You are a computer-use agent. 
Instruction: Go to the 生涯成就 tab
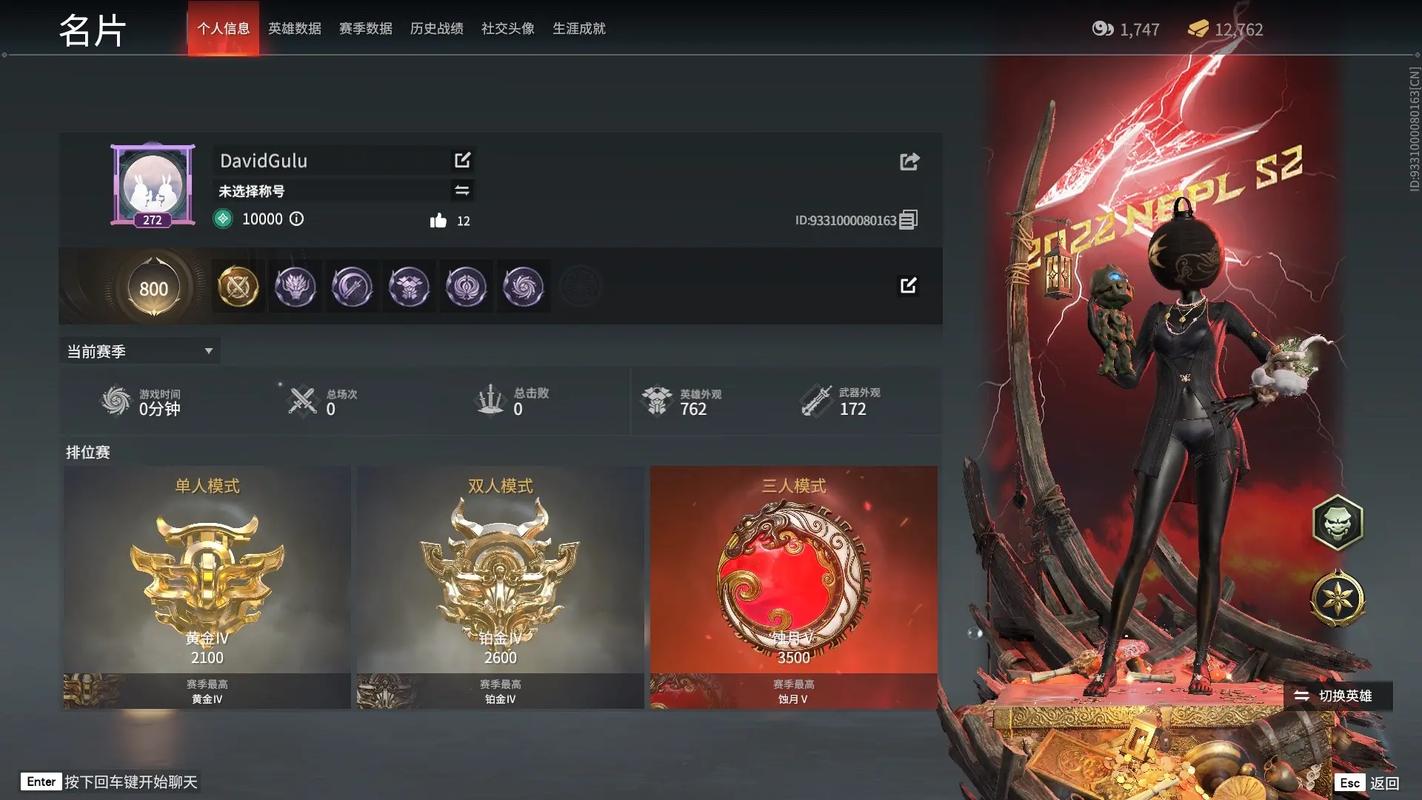[x=579, y=29]
